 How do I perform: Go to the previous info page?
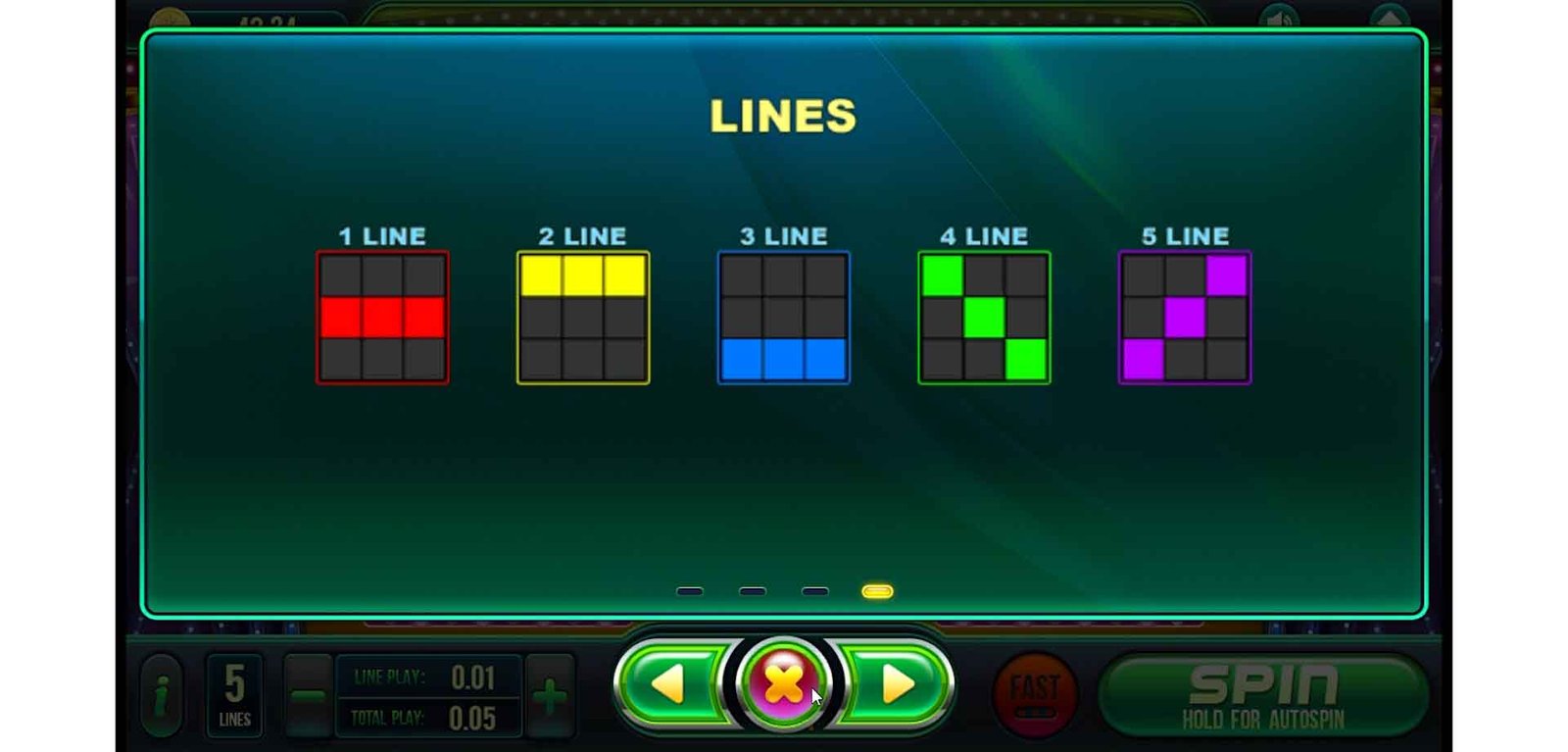pos(671,683)
